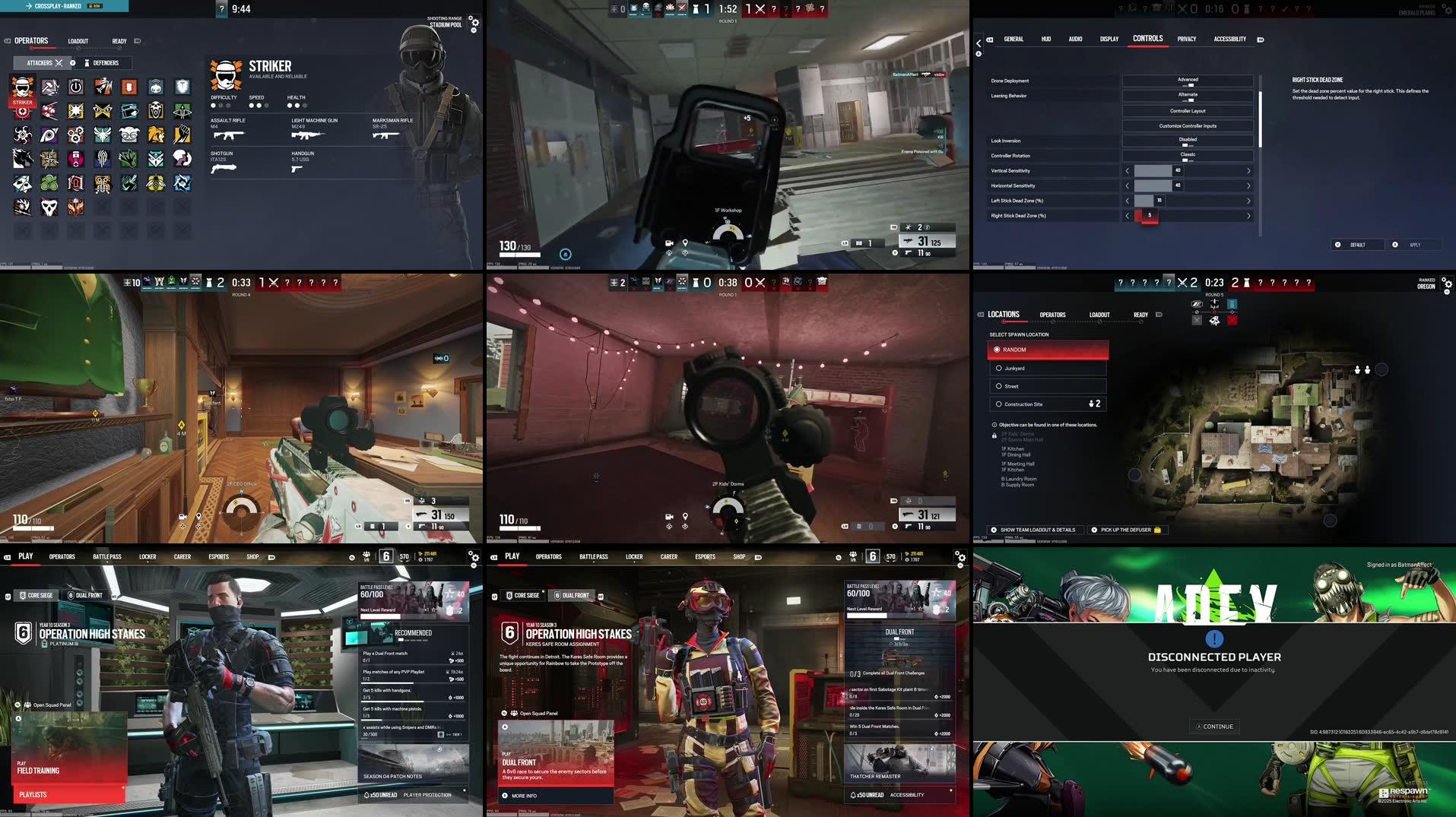Select the Random spawn location radio button
Screen dimensions: 1456x817
997,350
